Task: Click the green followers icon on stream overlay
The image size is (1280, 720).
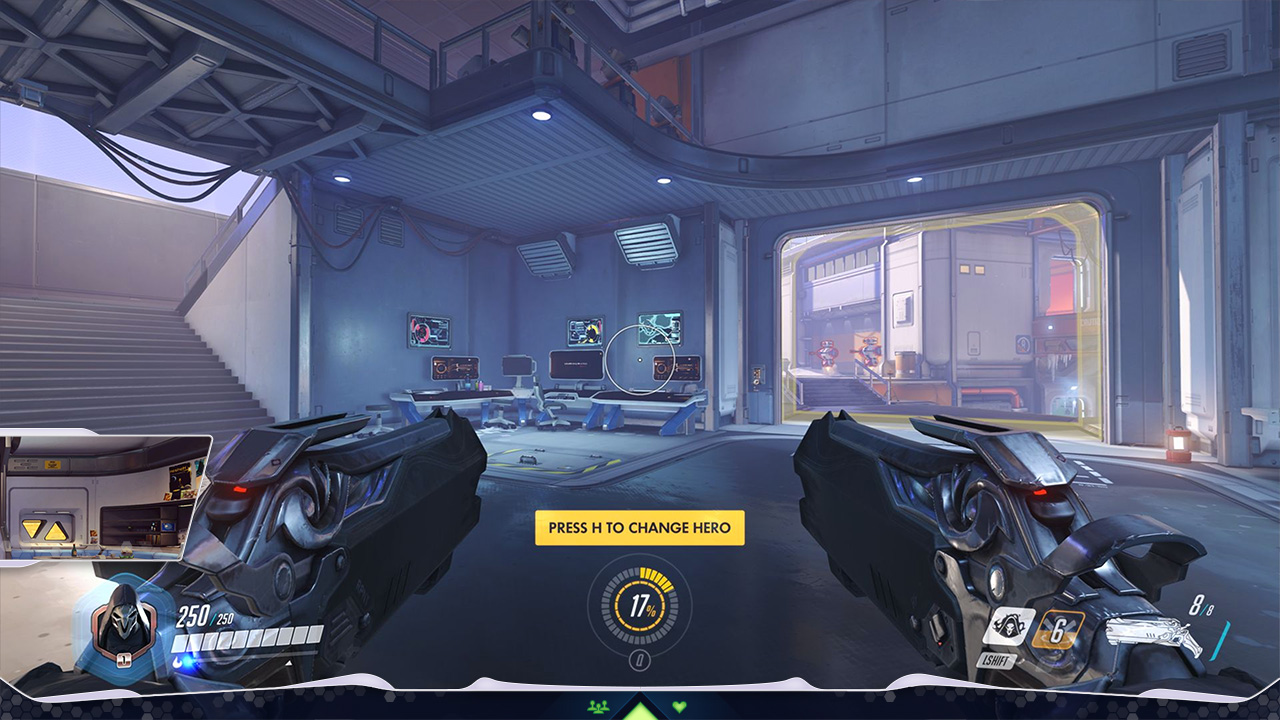Action: pos(599,706)
